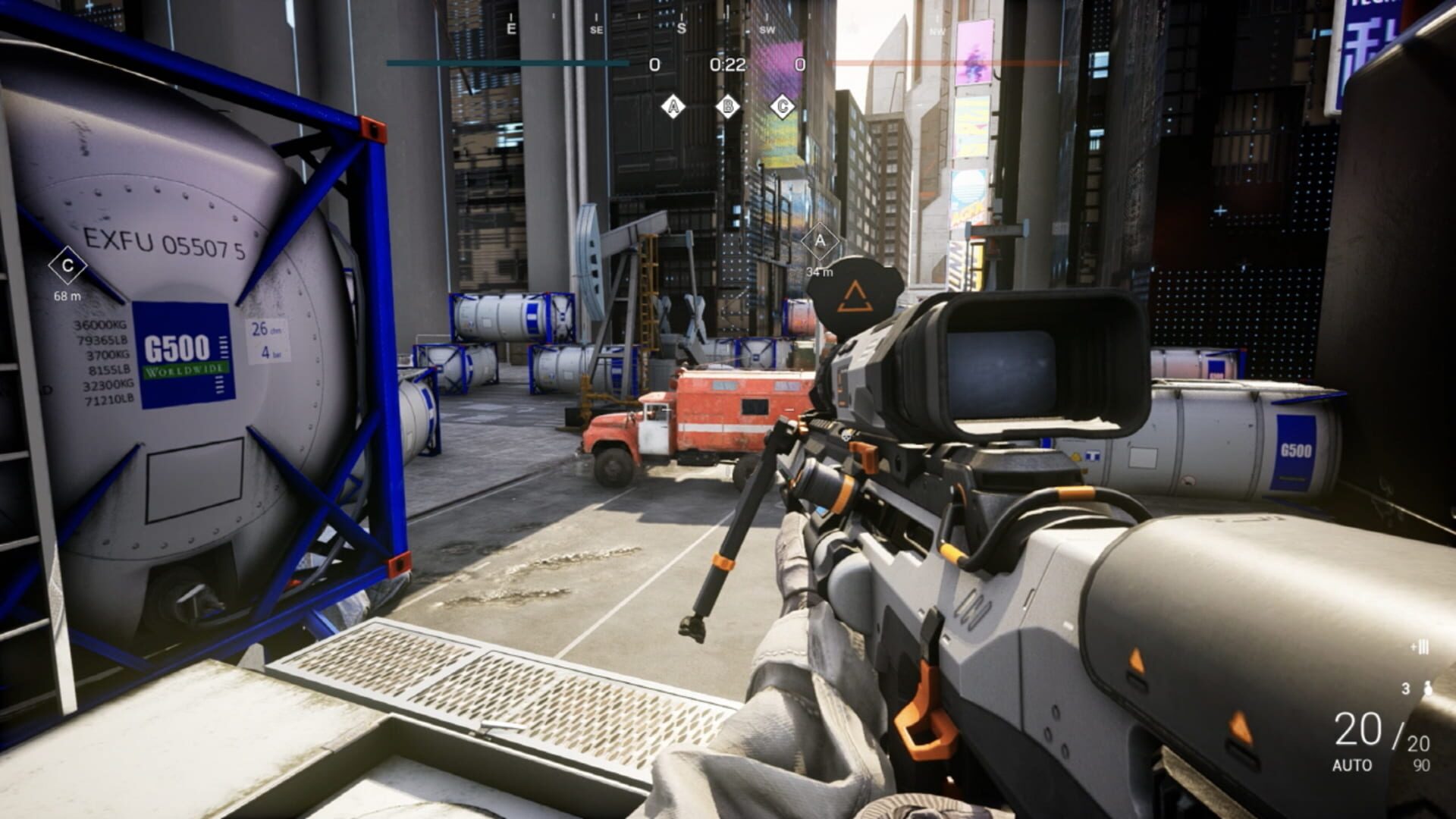The height and width of the screenshot is (819, 1456).
Task: Expand the left team score of 0
Action: (x=655, y=64)
